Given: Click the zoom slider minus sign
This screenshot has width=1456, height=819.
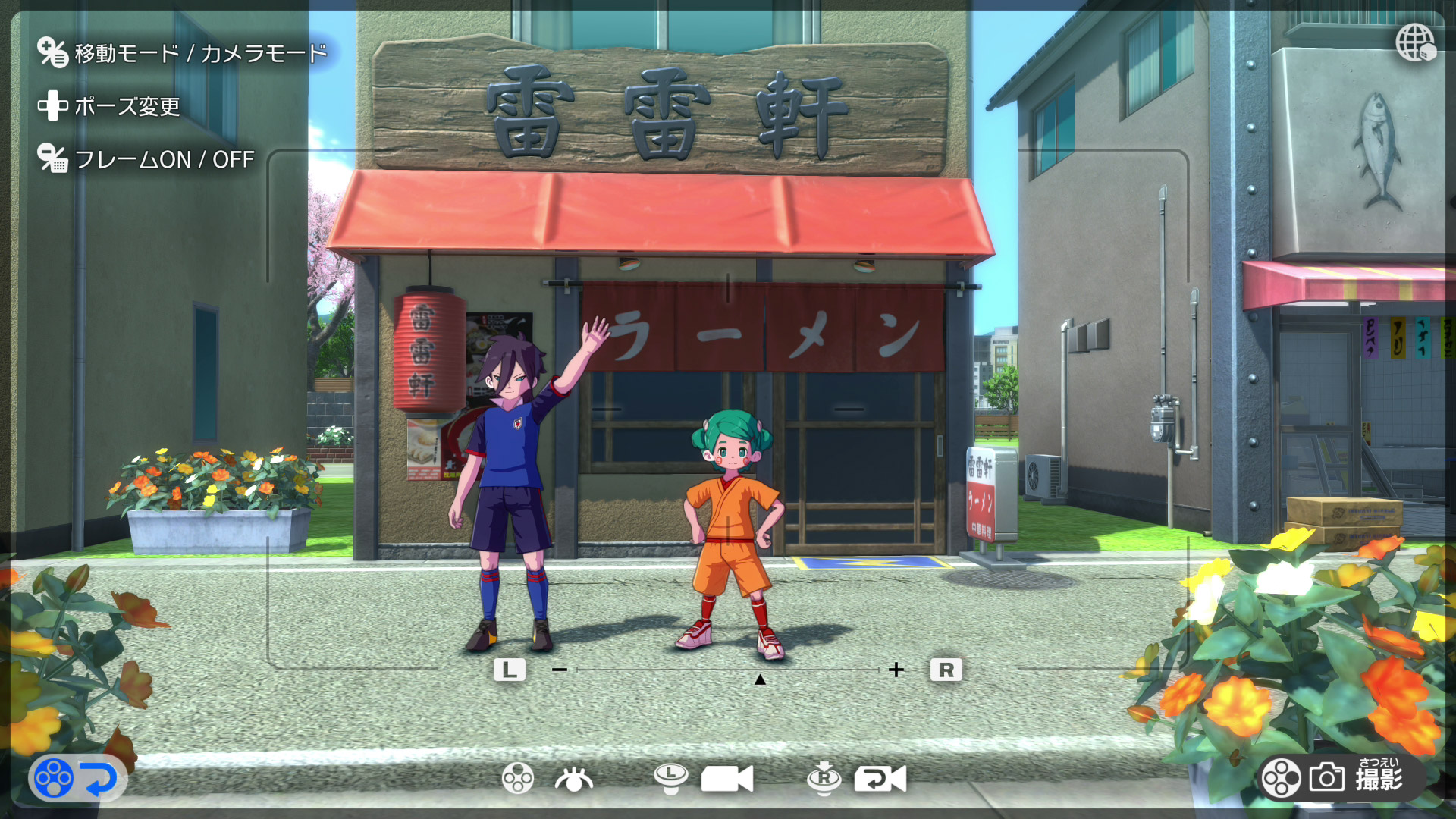Looking at the screenshot, I should click(560, 670).
